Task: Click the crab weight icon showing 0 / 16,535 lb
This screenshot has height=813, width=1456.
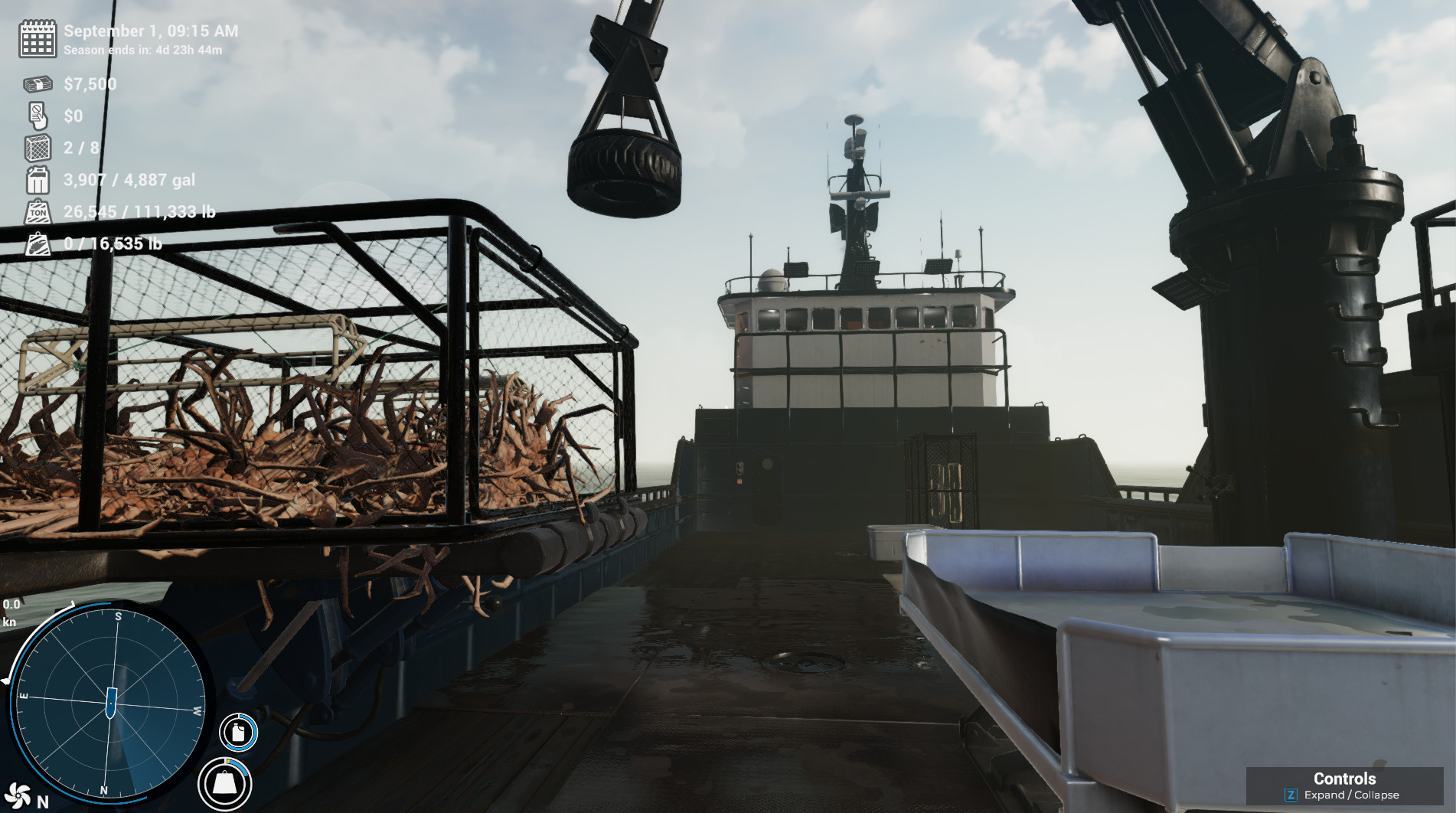Action: point(37,244)
